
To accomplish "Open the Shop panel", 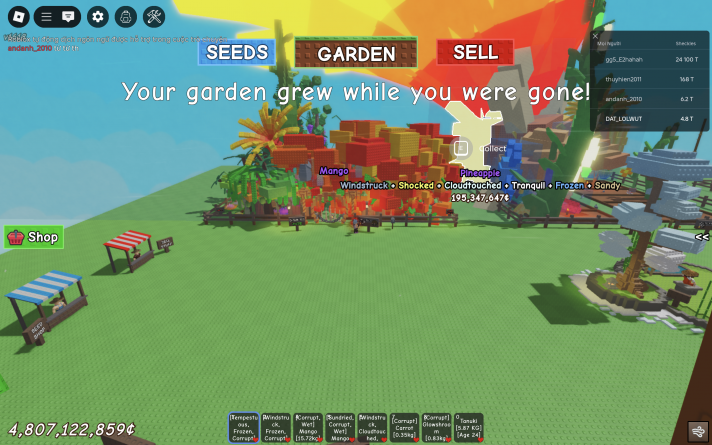I will [34, 237].
